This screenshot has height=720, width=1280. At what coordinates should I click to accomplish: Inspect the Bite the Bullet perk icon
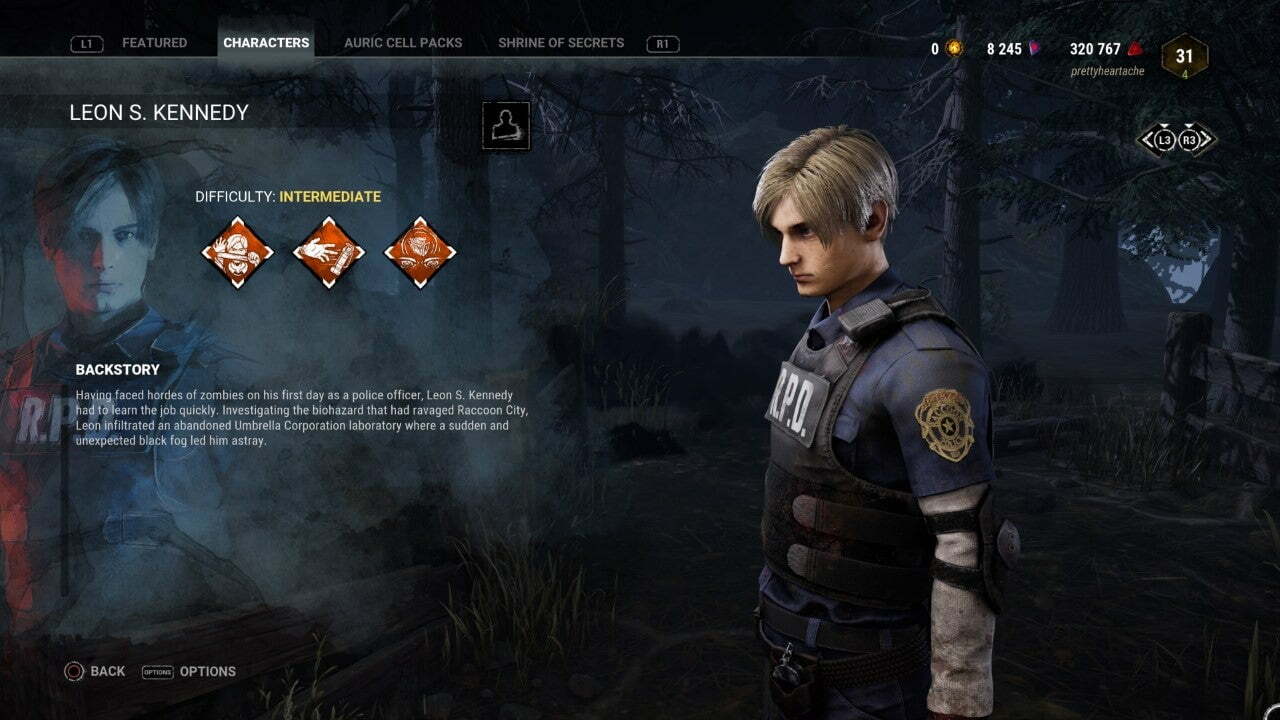[237, 252]
